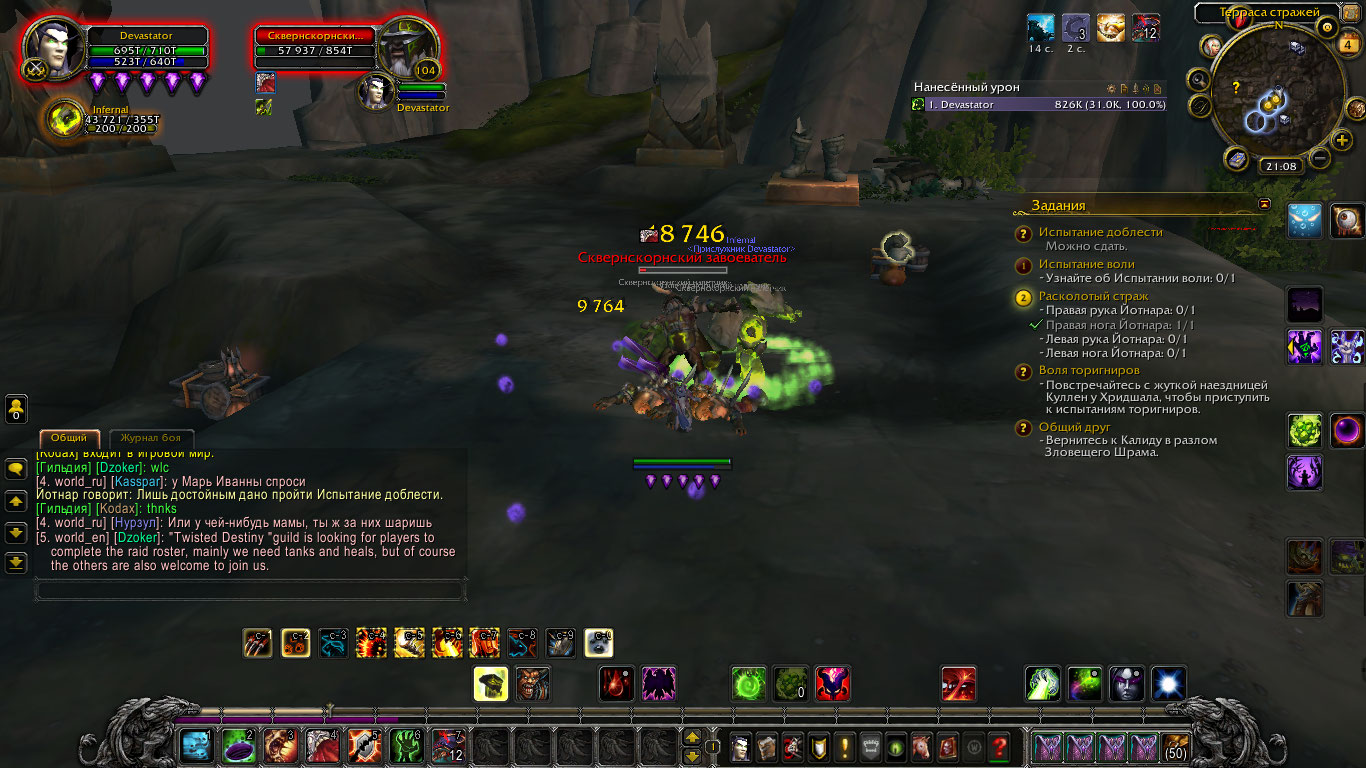This screenshot has width=1366, height=768.
Task: Activate the green hand ability in slot 6
Action: pos(407,746)
